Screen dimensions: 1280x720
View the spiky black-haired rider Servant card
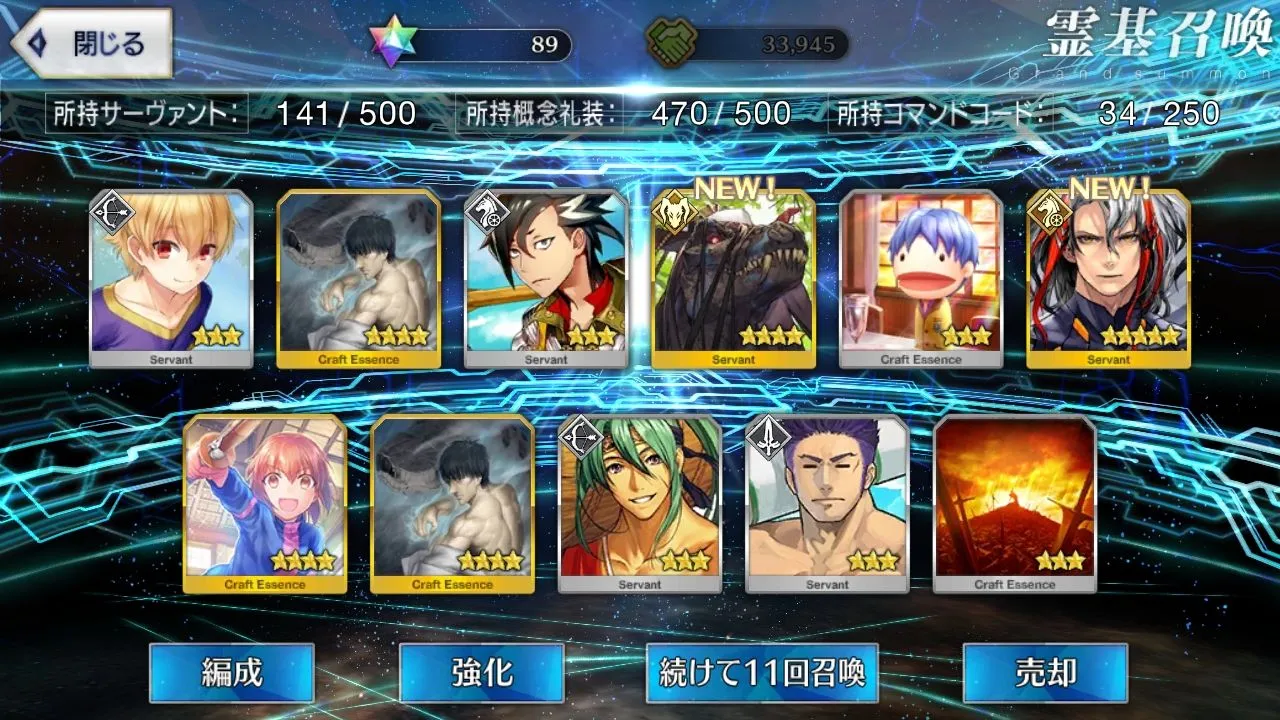(546, 279)
